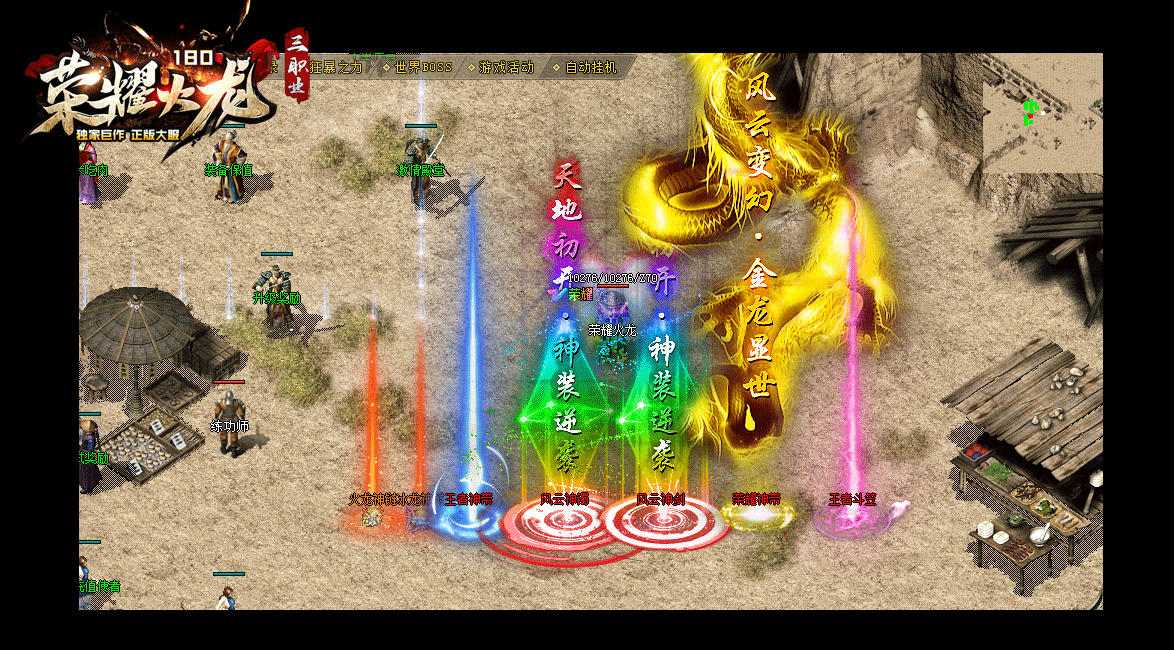Click the minimap in the corner
The height and width of the screenshot is (650, 1174).
tap(1041, 113)
